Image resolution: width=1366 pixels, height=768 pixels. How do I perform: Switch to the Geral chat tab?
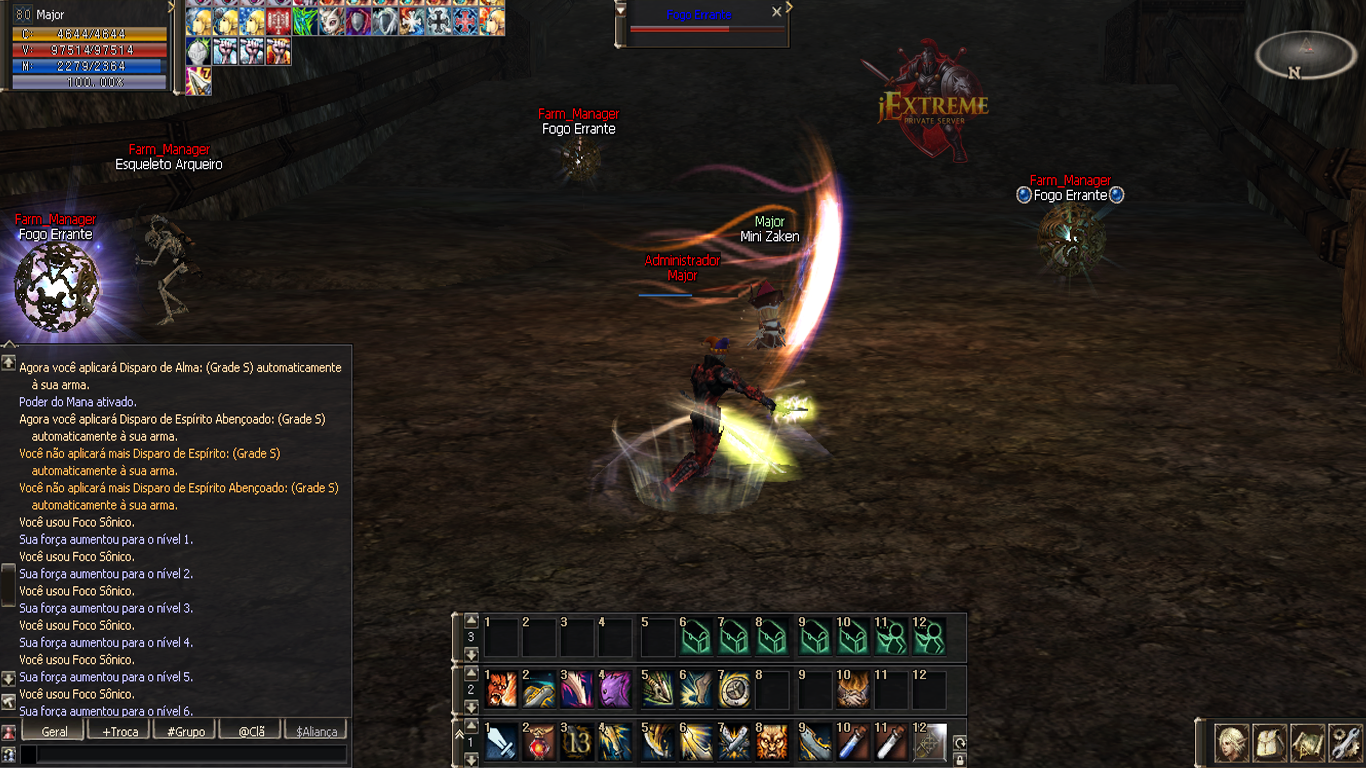(54, 731)
